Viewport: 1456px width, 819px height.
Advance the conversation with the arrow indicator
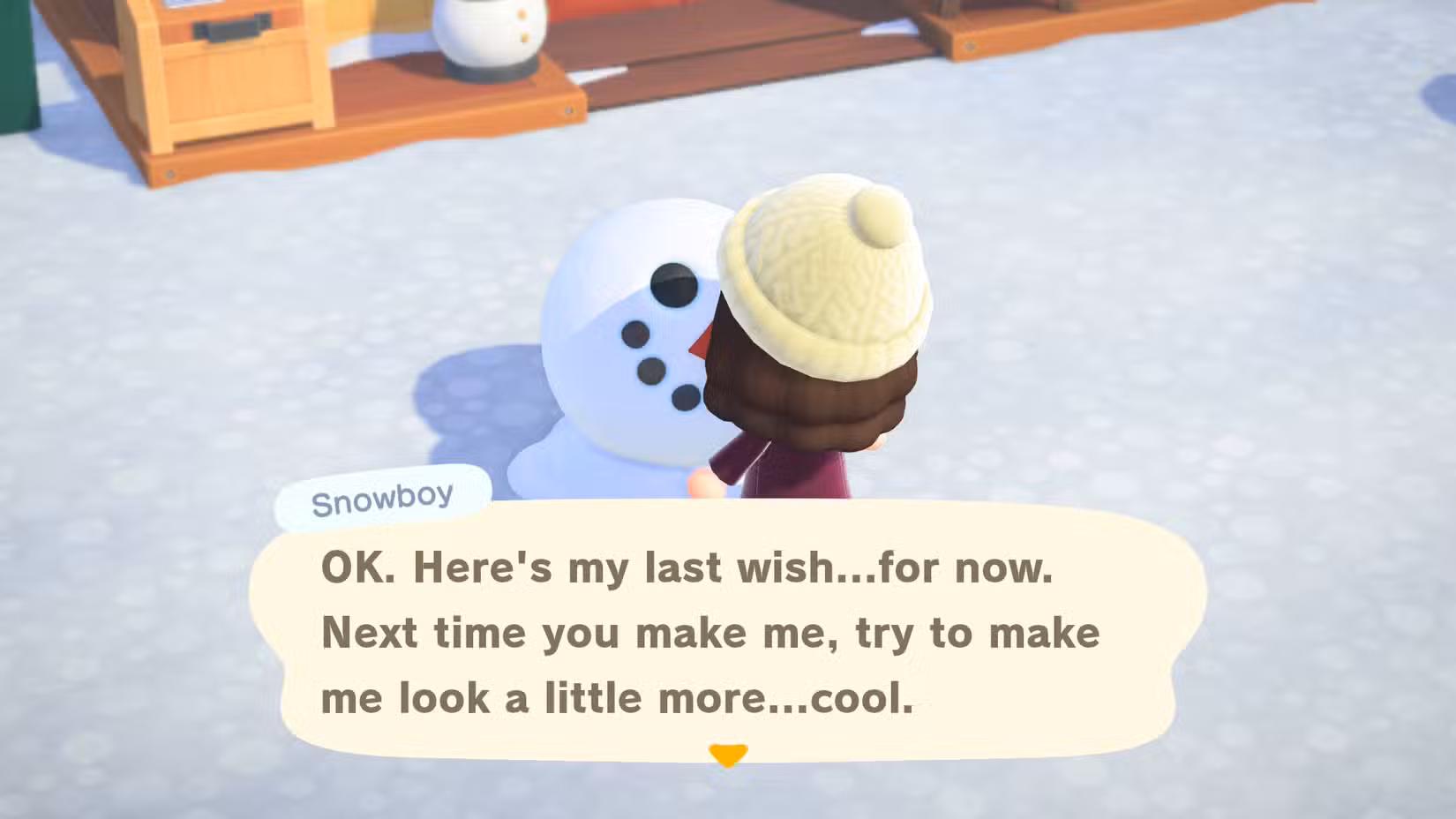point(726,754)
